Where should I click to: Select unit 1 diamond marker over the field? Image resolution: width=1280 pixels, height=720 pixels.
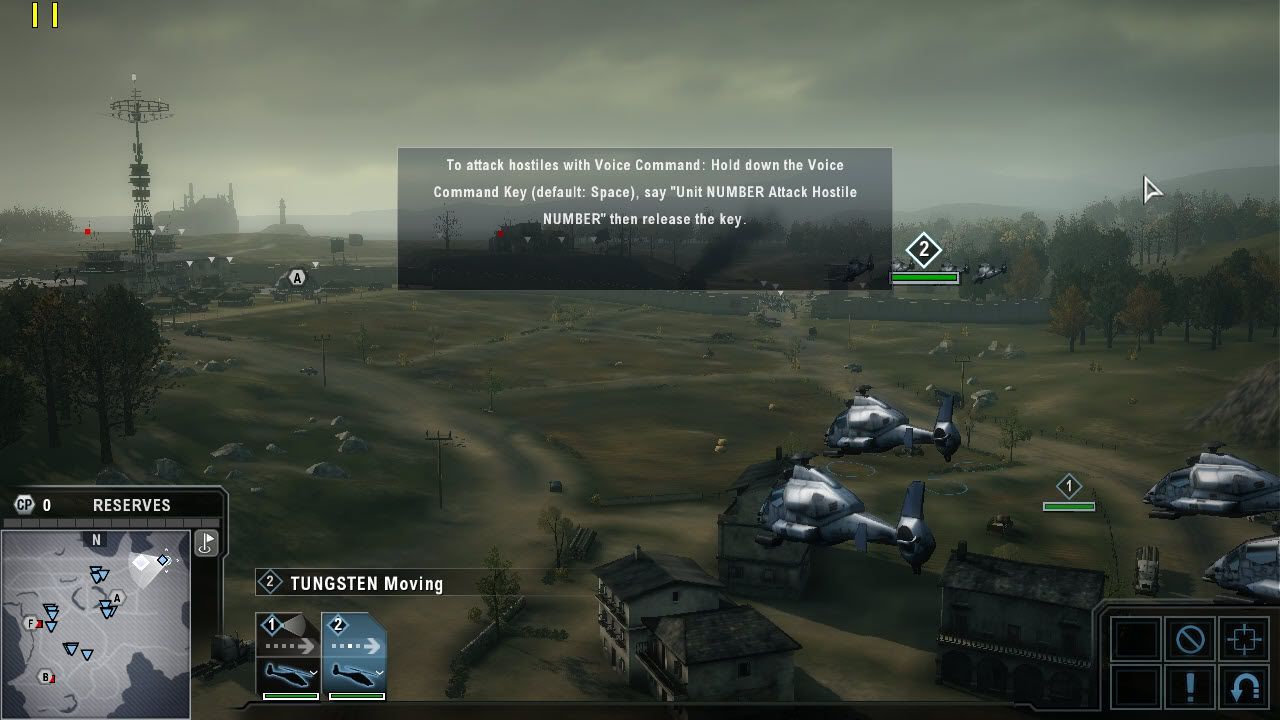point(1068,487)
